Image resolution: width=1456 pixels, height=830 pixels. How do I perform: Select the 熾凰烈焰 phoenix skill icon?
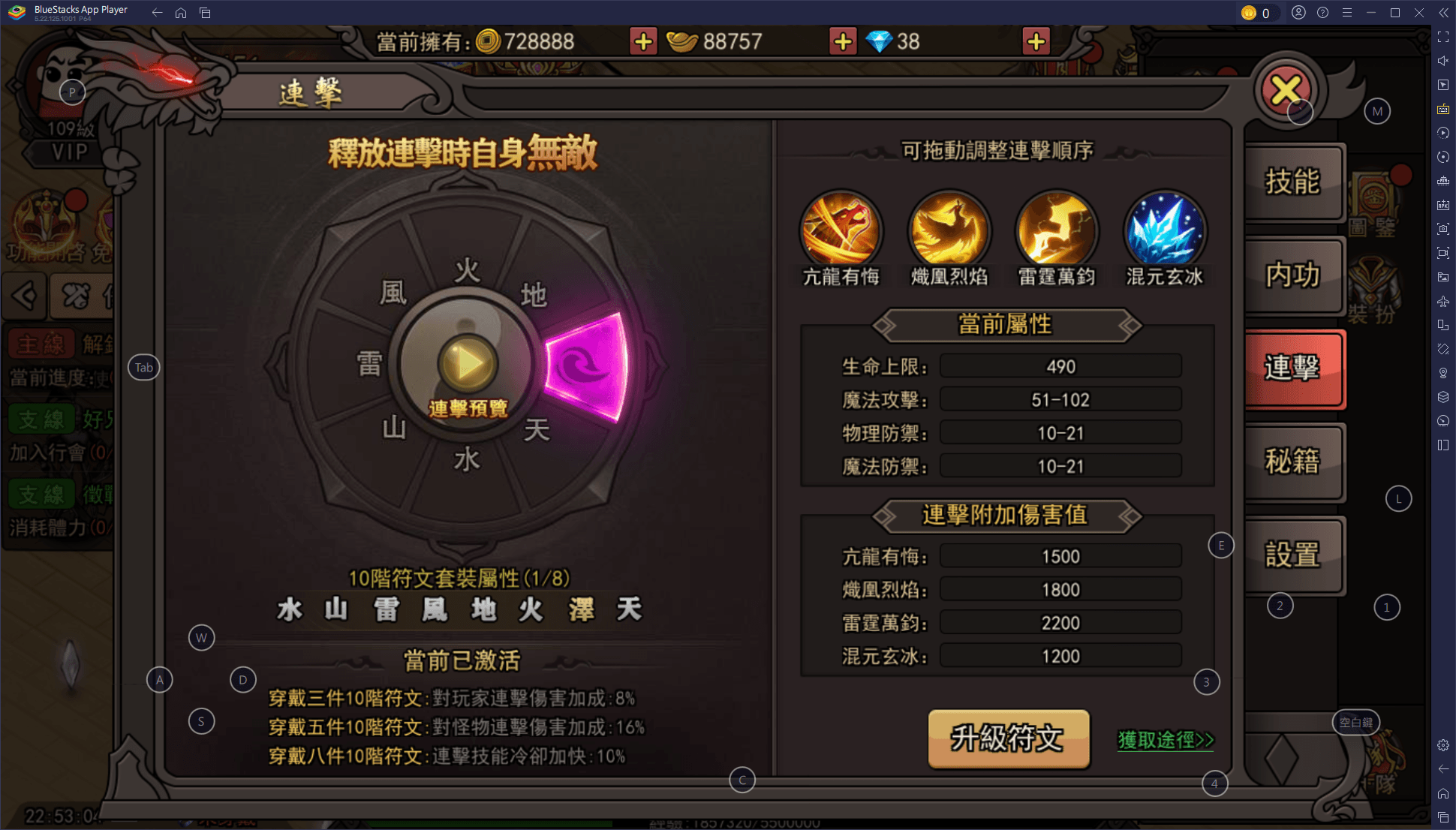pyautogui.click(x=949, y=230)
